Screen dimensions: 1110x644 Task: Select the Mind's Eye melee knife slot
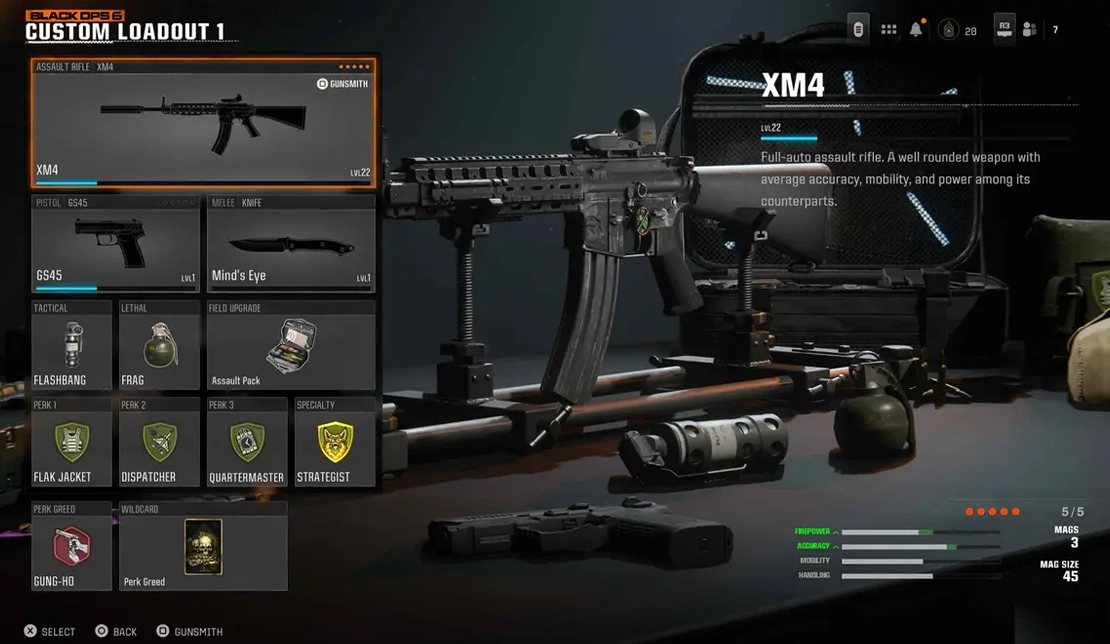291,243
